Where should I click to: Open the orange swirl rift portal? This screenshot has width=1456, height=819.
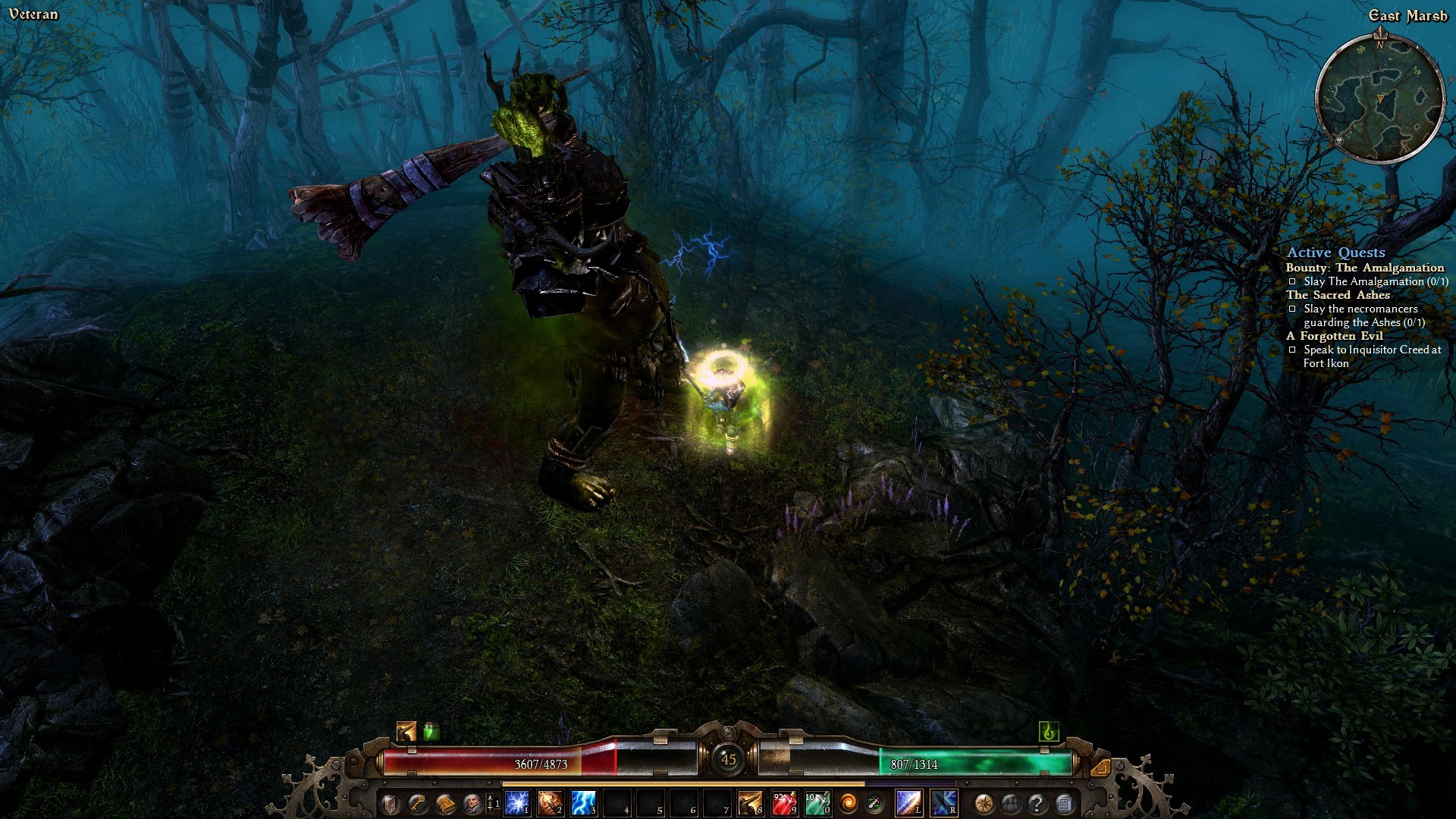pyautogui.click(x=849, y=802)
